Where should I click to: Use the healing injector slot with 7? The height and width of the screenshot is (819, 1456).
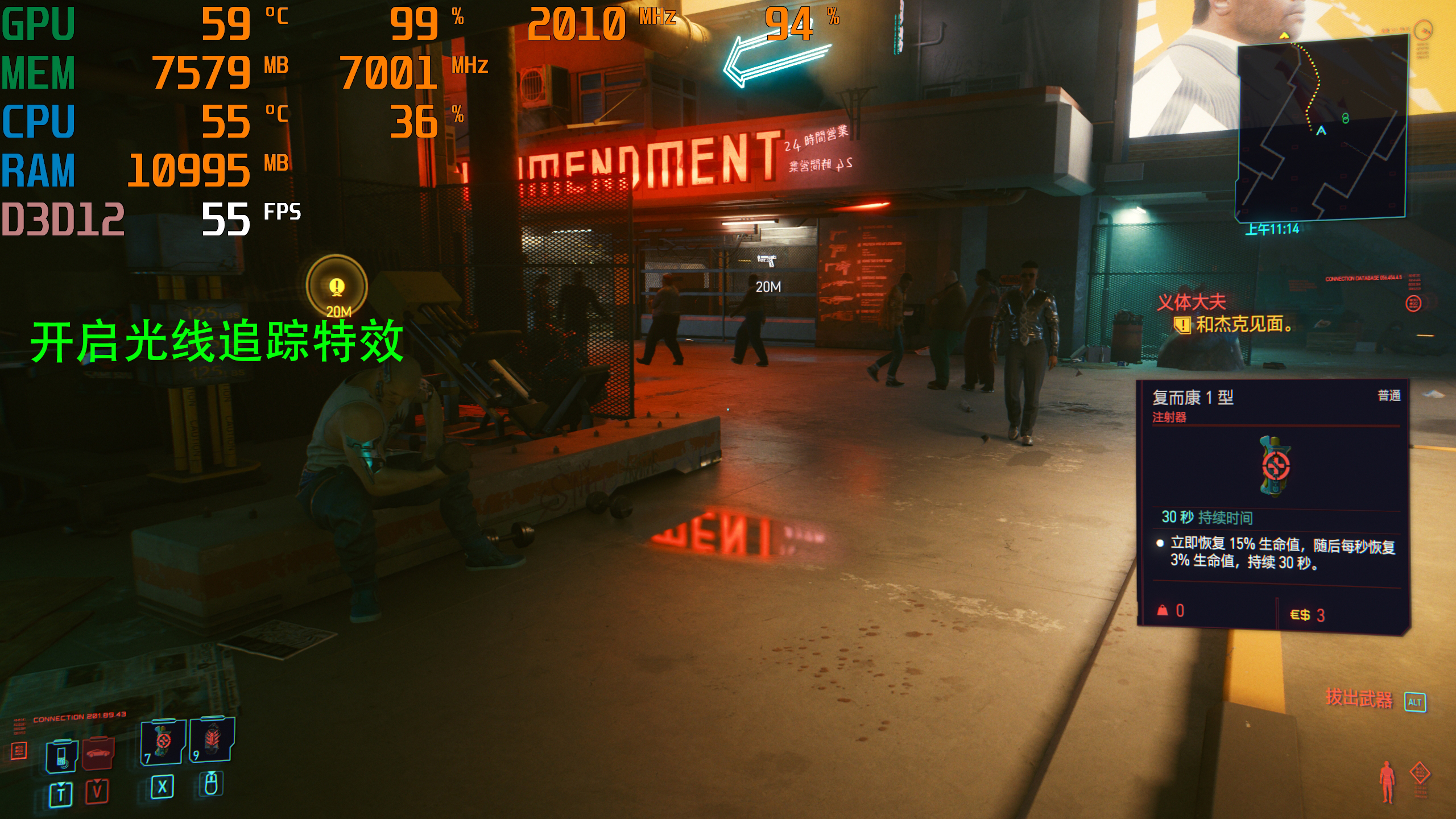pyautogui.click(x=163, y=741)
